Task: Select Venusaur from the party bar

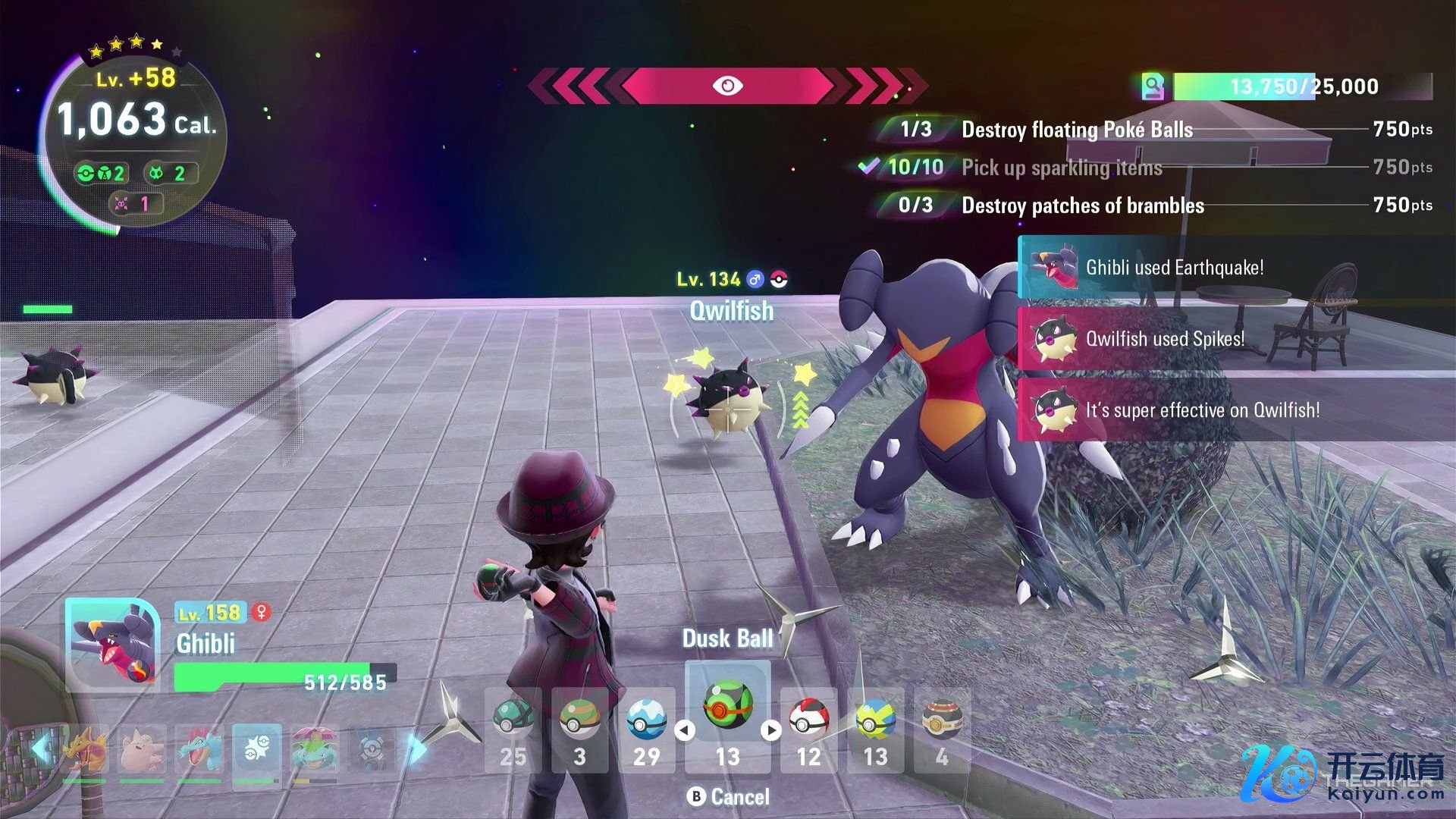Action: click(x=315, y=748)
